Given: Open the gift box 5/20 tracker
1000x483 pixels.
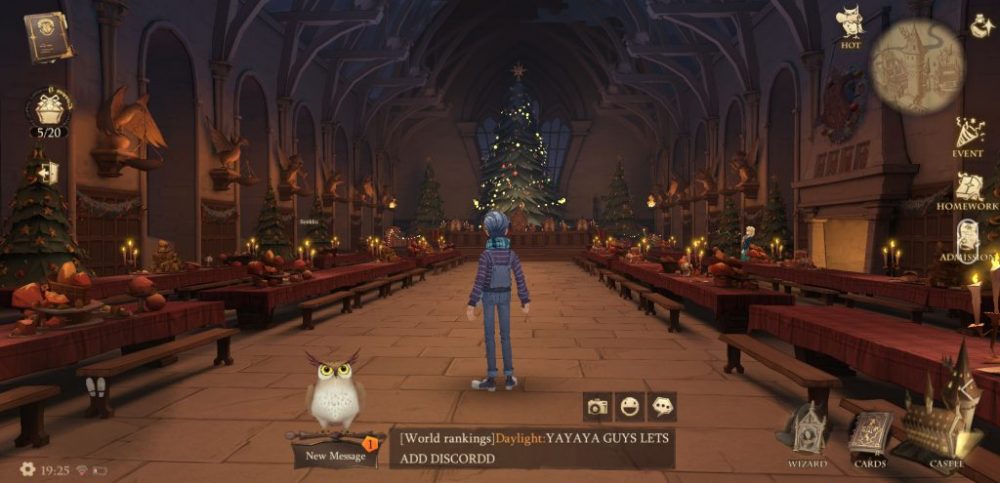Looking at the screenshot, I should (49, 112).
